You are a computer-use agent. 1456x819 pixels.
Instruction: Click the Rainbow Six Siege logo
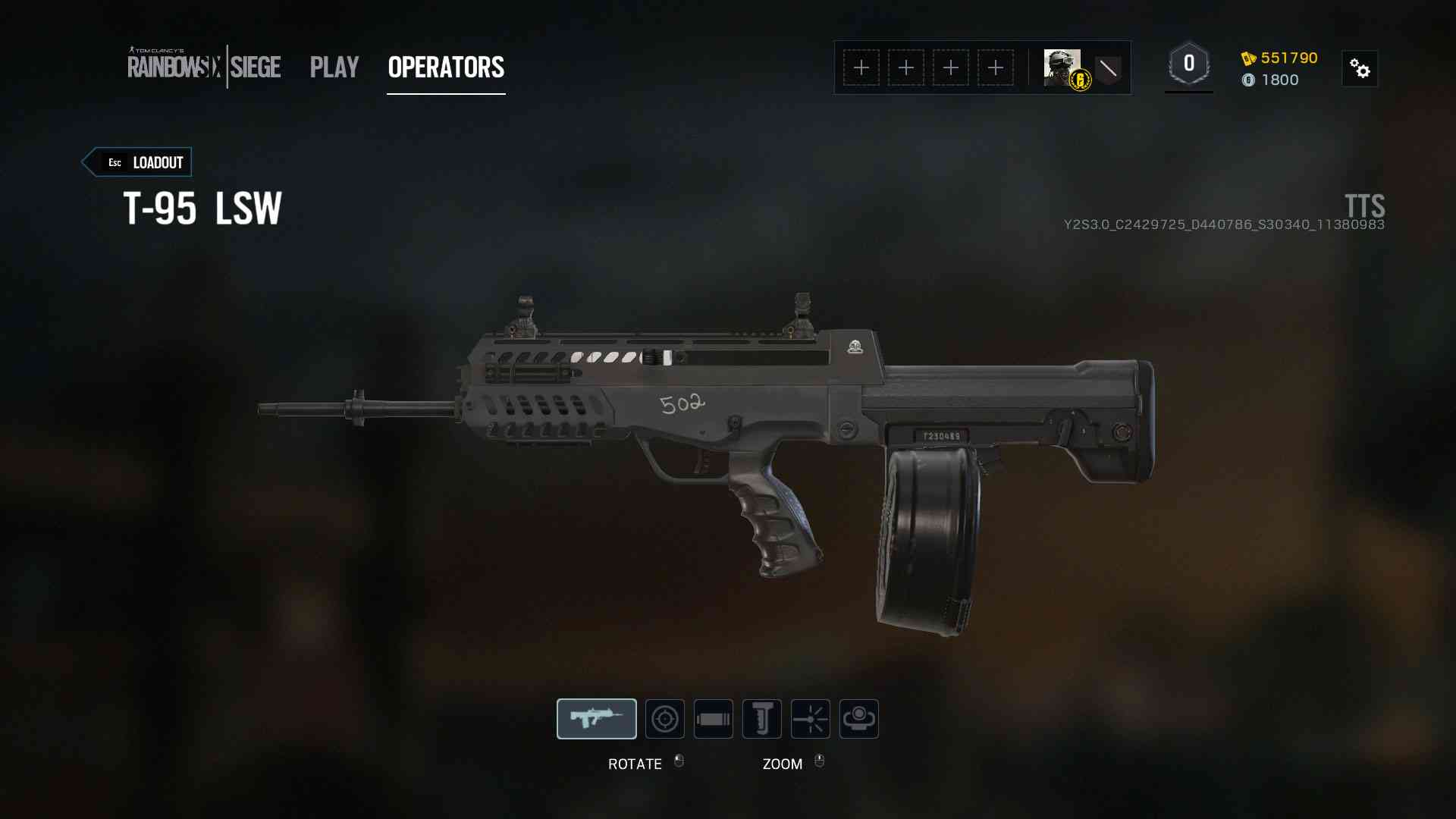(204, 67)
